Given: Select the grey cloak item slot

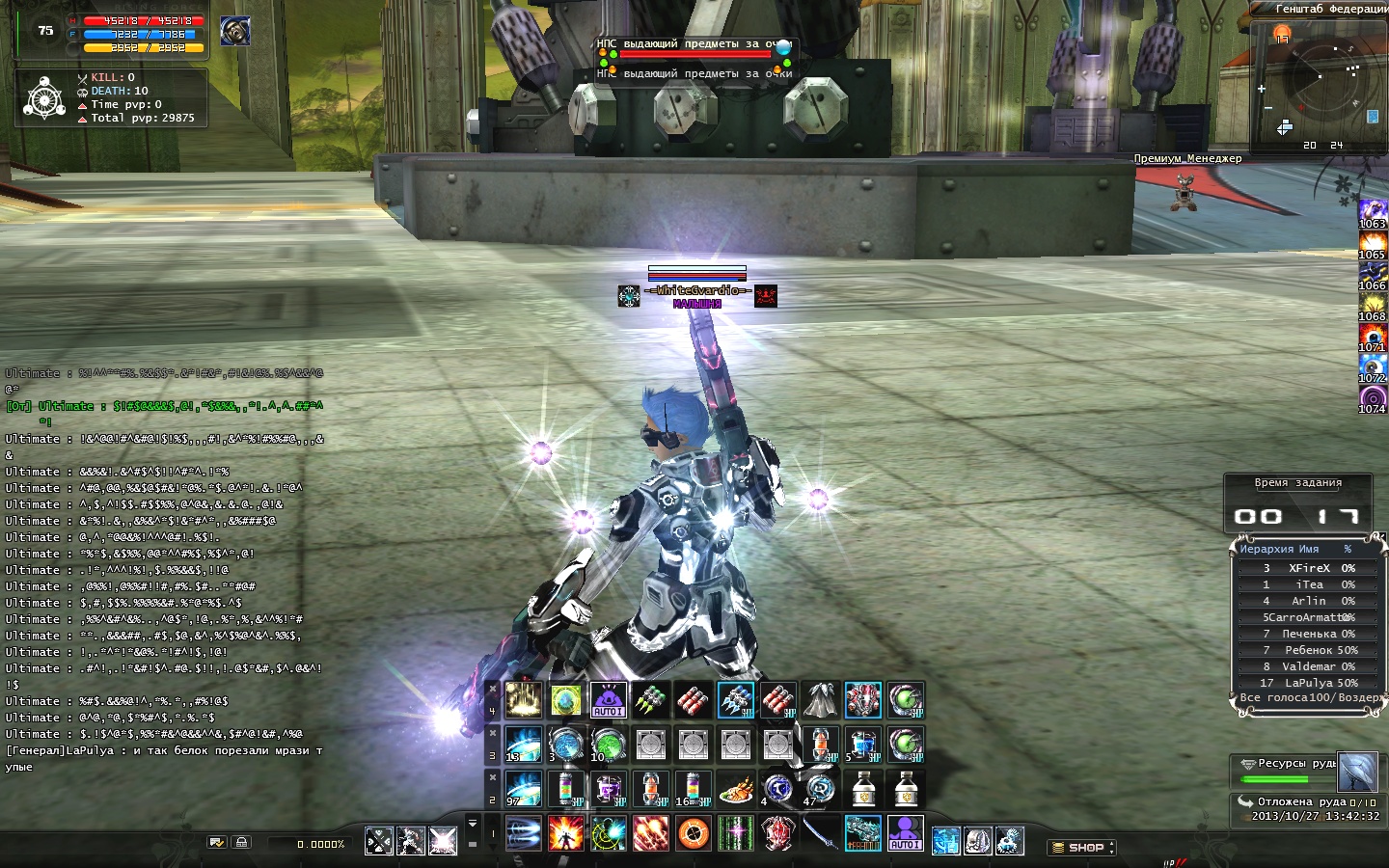Looking at the screenshot, I should pos(821,700).
